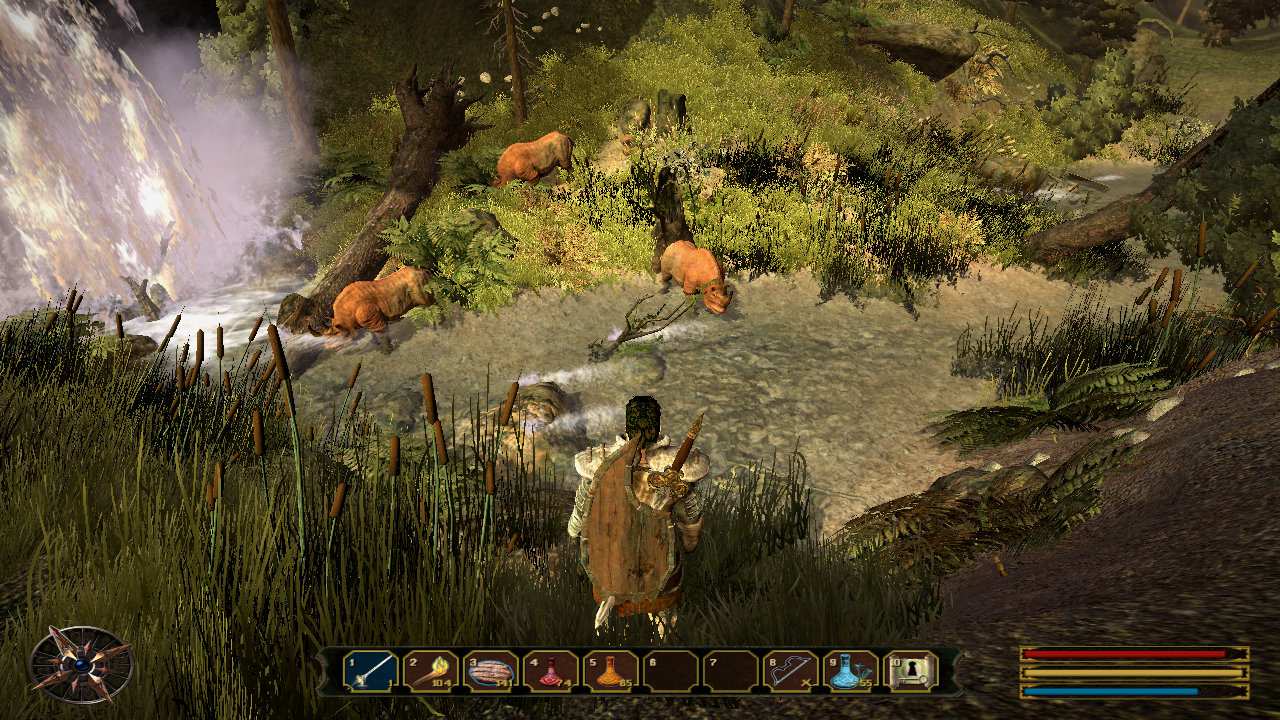Drink the blue mana potion
Screen dimensions: 1280x720
click(851, 670)
